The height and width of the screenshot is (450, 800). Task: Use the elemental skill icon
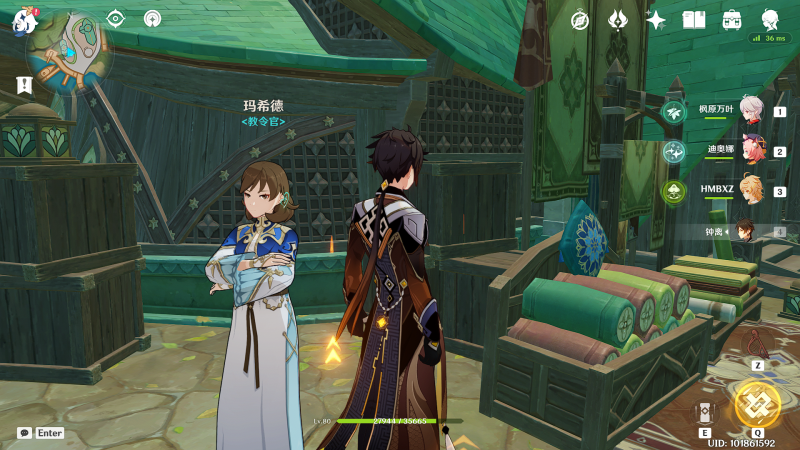(705, 412)
